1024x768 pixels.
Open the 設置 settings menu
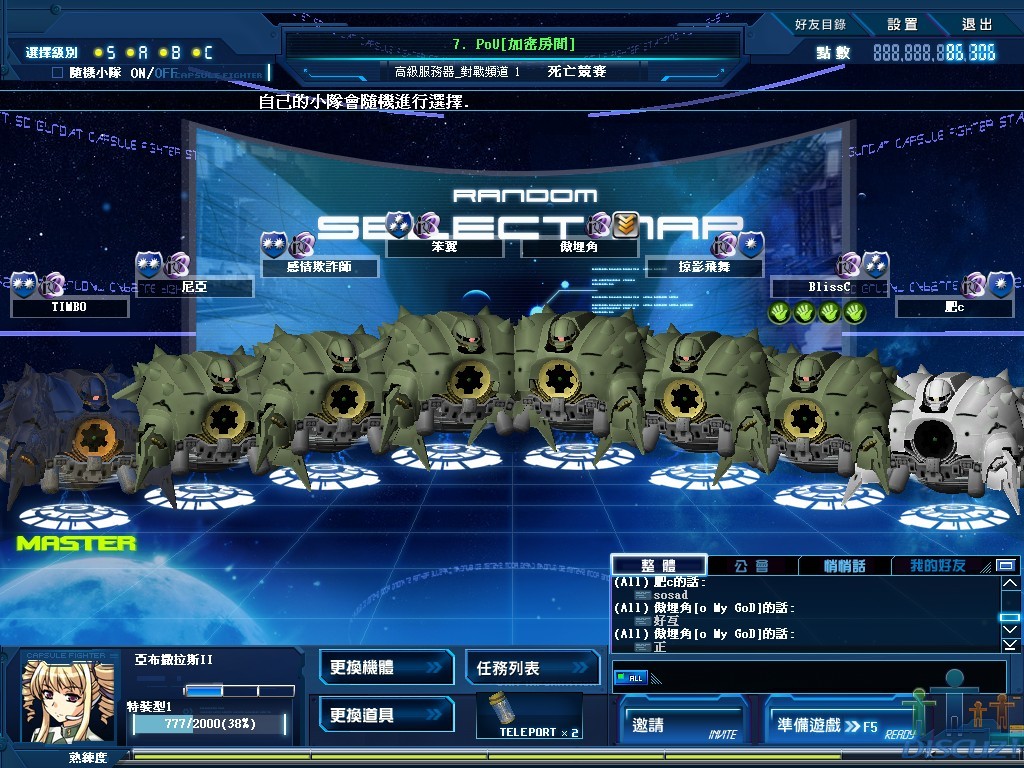902,24
